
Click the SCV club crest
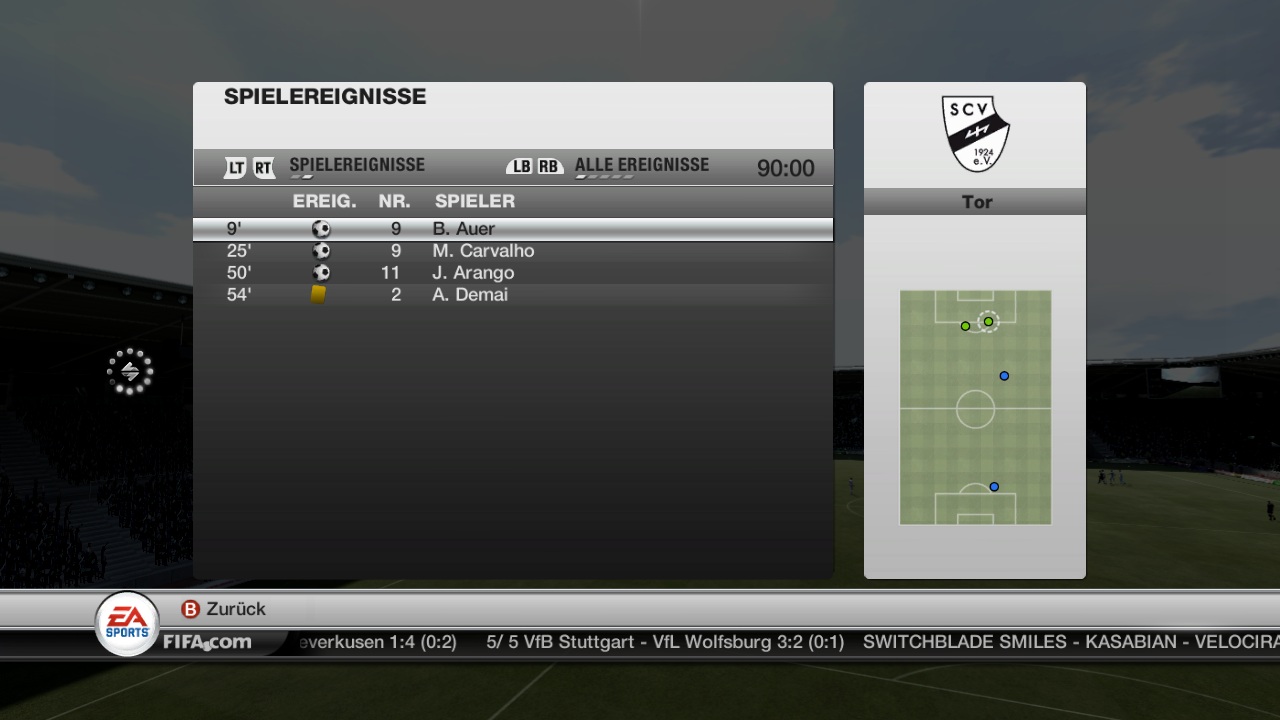975,133
